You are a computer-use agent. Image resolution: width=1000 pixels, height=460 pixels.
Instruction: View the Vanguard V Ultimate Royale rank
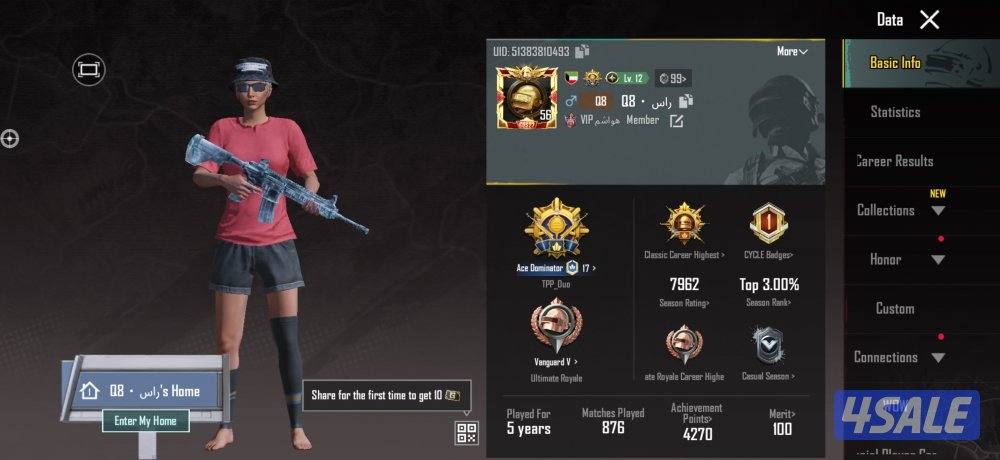[x=556, y=326]
